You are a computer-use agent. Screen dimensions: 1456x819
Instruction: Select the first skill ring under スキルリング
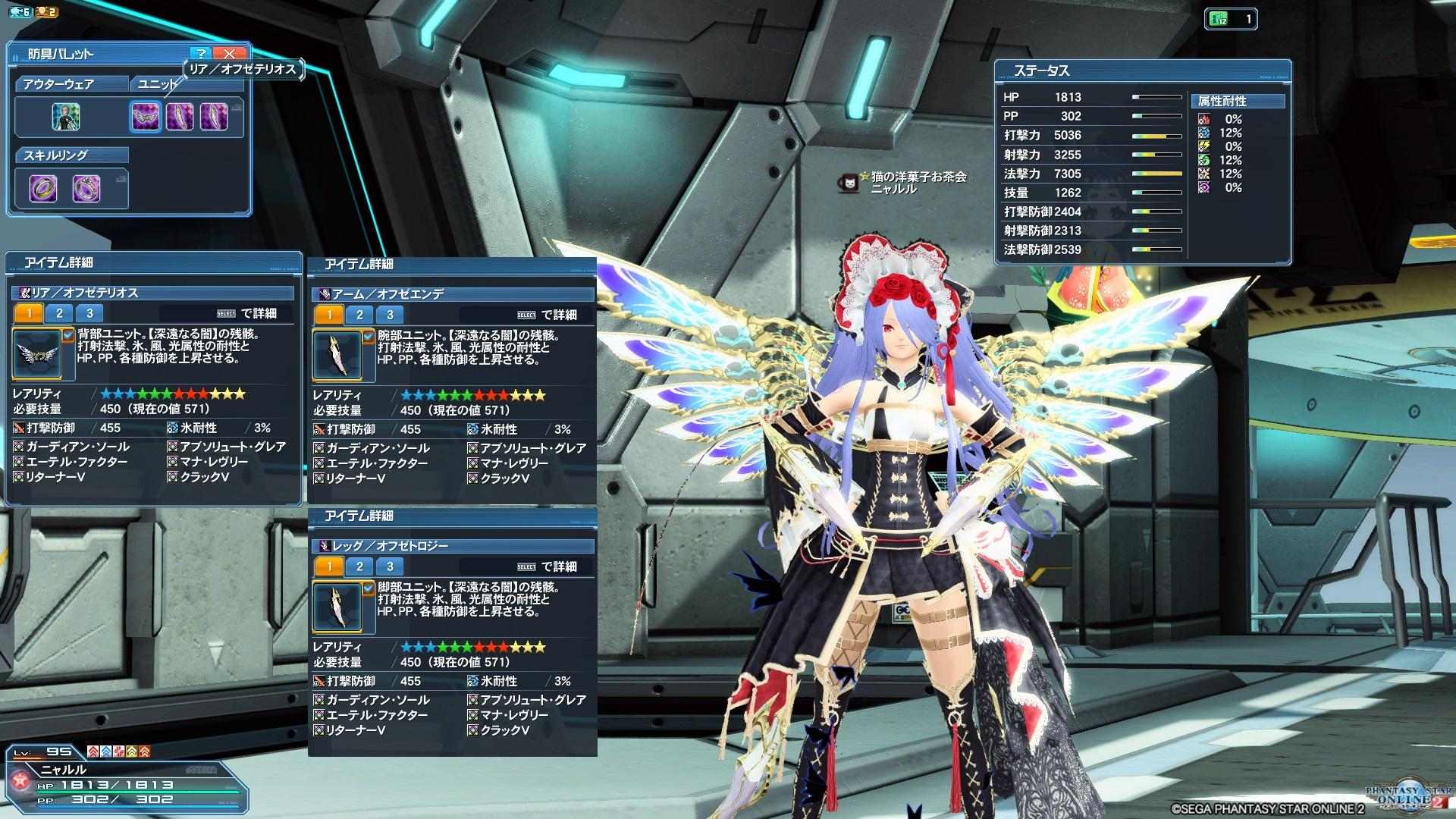point(43,187)
